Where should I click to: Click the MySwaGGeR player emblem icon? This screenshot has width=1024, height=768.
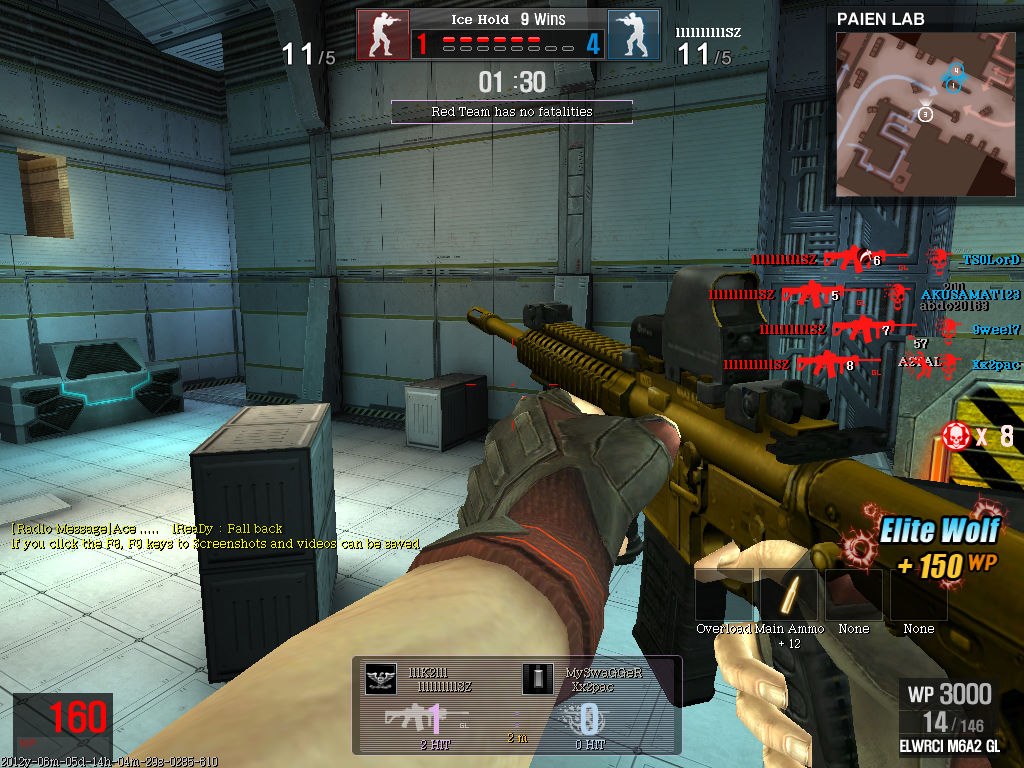pyautogui.click(x=537, y=679)
